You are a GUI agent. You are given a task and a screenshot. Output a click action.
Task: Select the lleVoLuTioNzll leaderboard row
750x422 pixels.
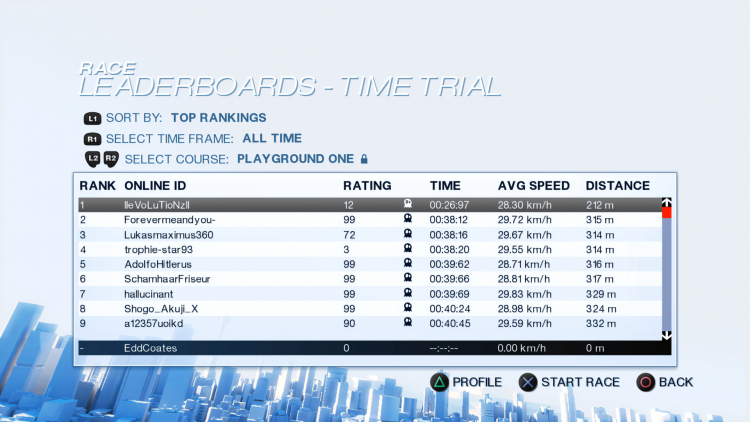[x=370, y=204]
